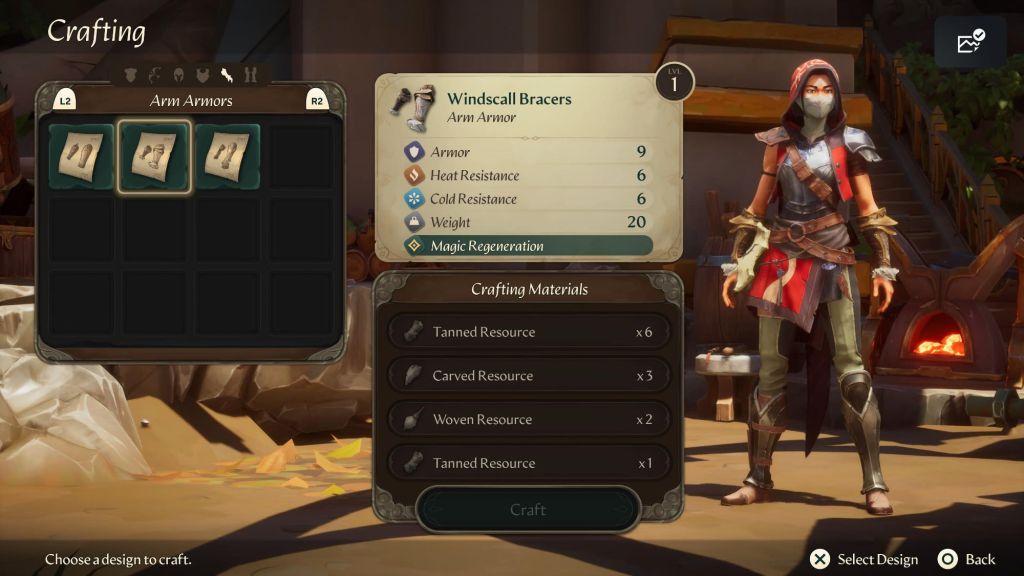
Task: Choose the Tanned Resource x6 material row
Action: [527, 332]
